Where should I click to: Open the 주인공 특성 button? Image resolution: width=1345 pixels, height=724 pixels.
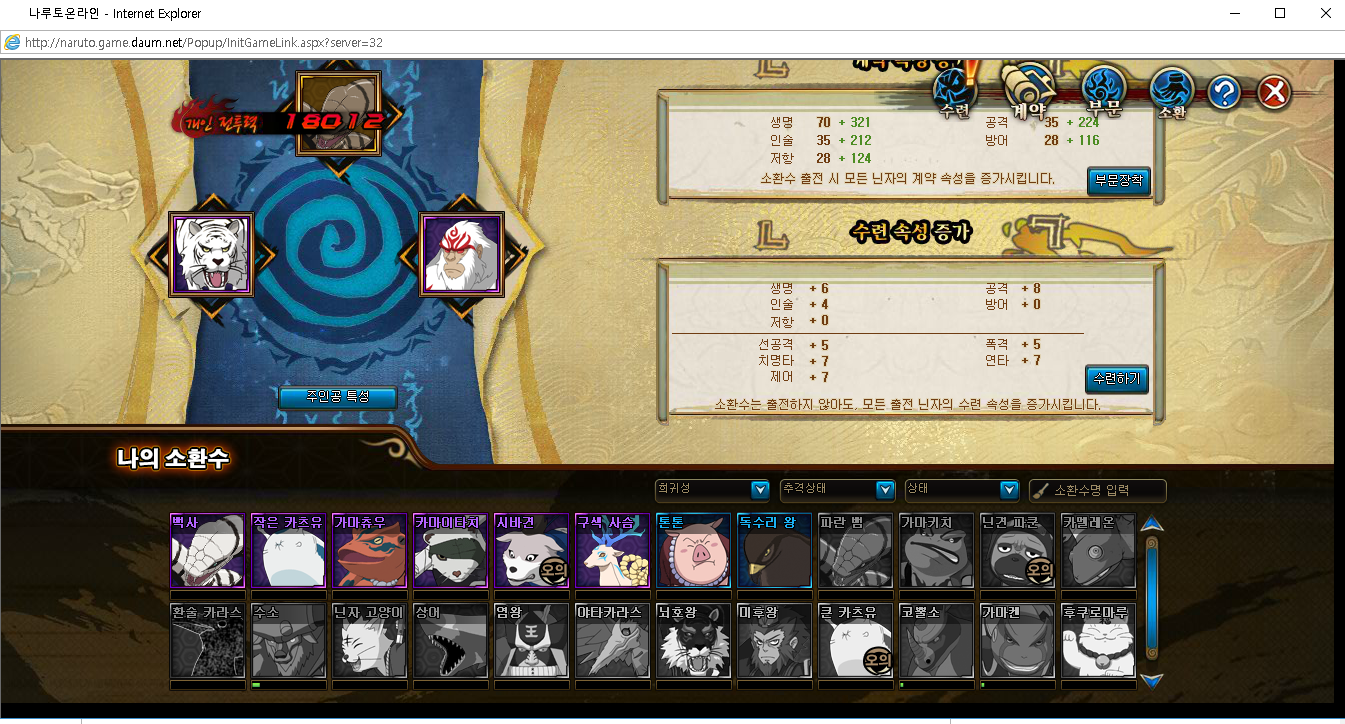pyautogui.click(x=337, y=397)
